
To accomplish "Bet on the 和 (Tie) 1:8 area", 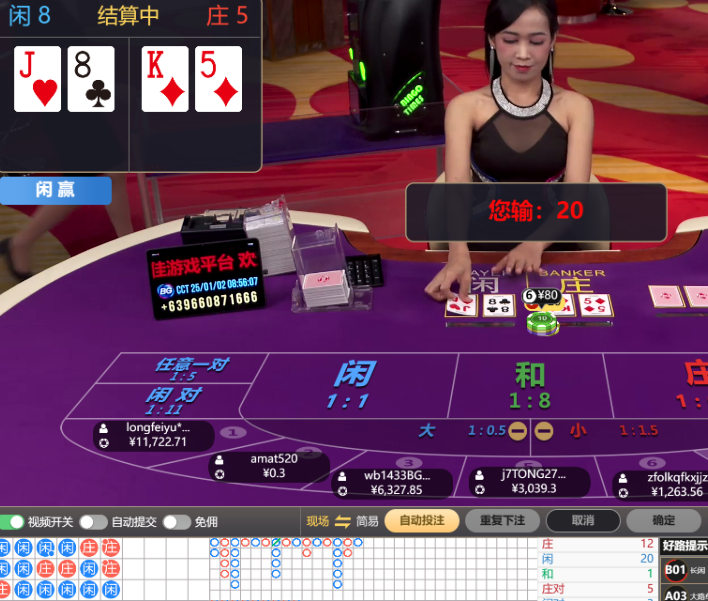I will click(x=529, y=385).
